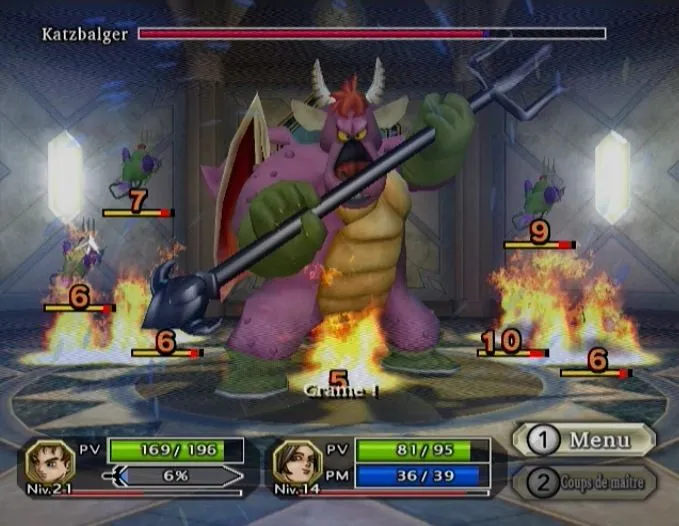Select the Coups de maître button
Image resolution: width=679 pixels, height=526 pixels.
pos(584,484)
